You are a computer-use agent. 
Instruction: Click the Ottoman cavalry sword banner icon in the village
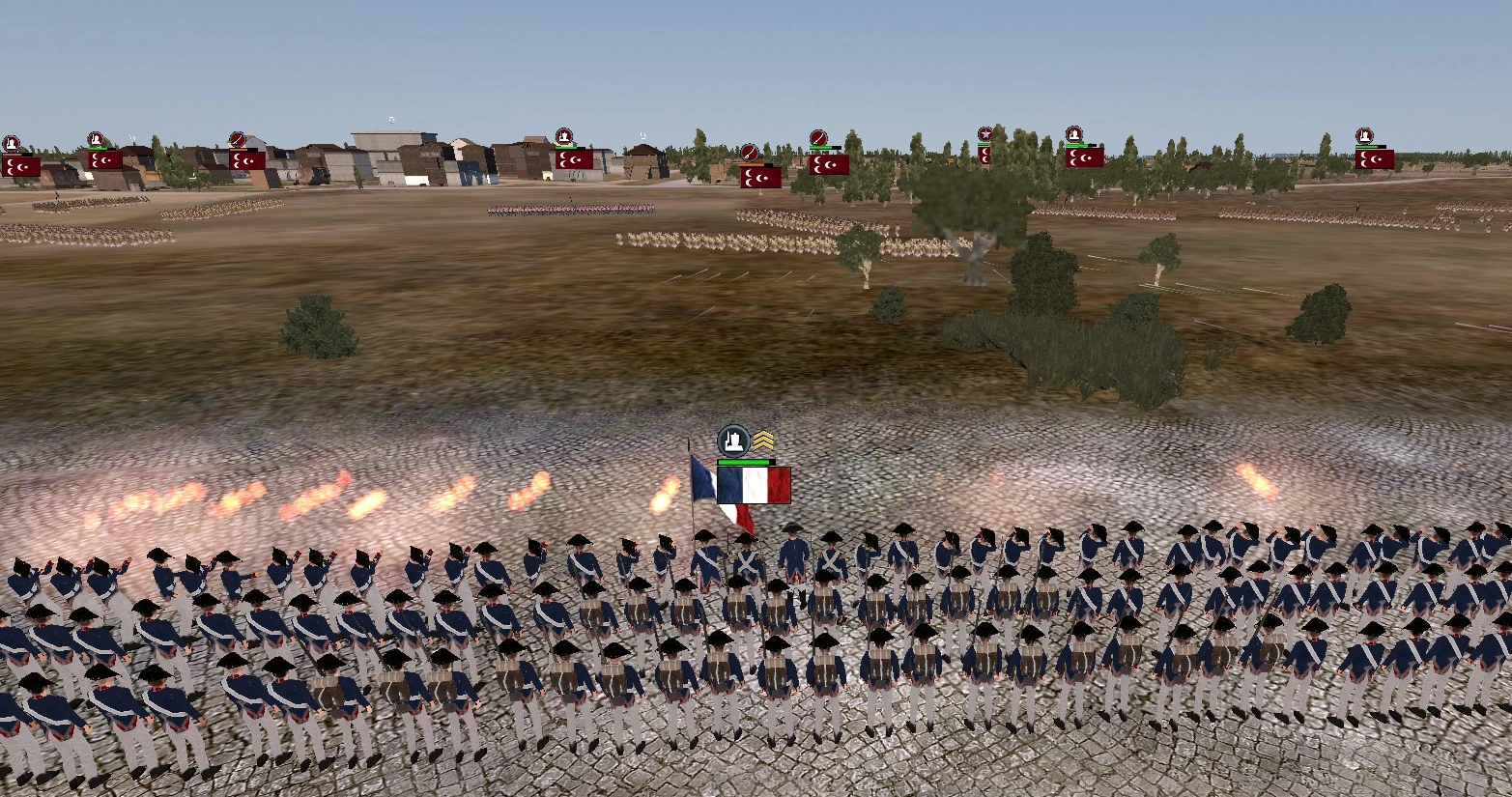(x=237, y=138)
